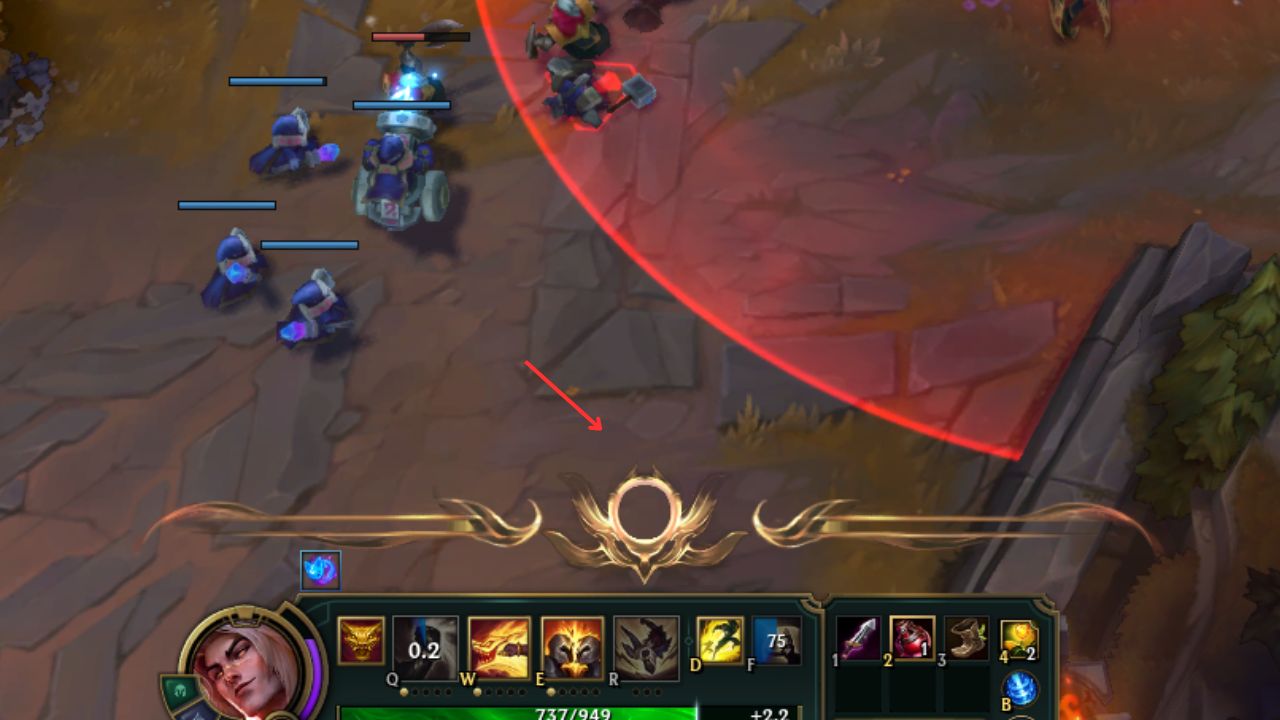This screenshot has height=720, width=1280.
Task: Activate the R ultimate ability icon
Action: click(649, 645)
